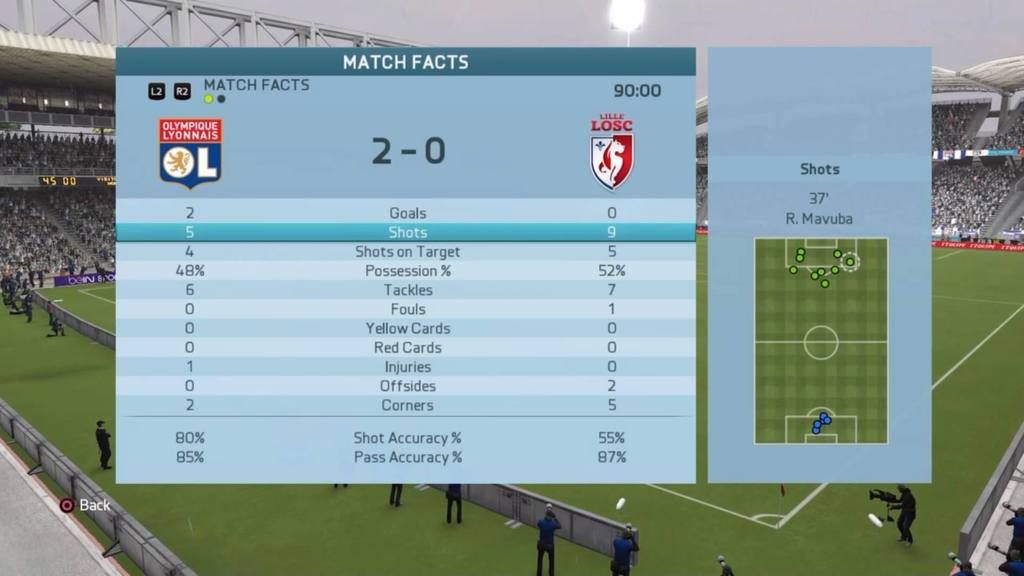Select the Shot Accuracy % row

coord(406,438)
